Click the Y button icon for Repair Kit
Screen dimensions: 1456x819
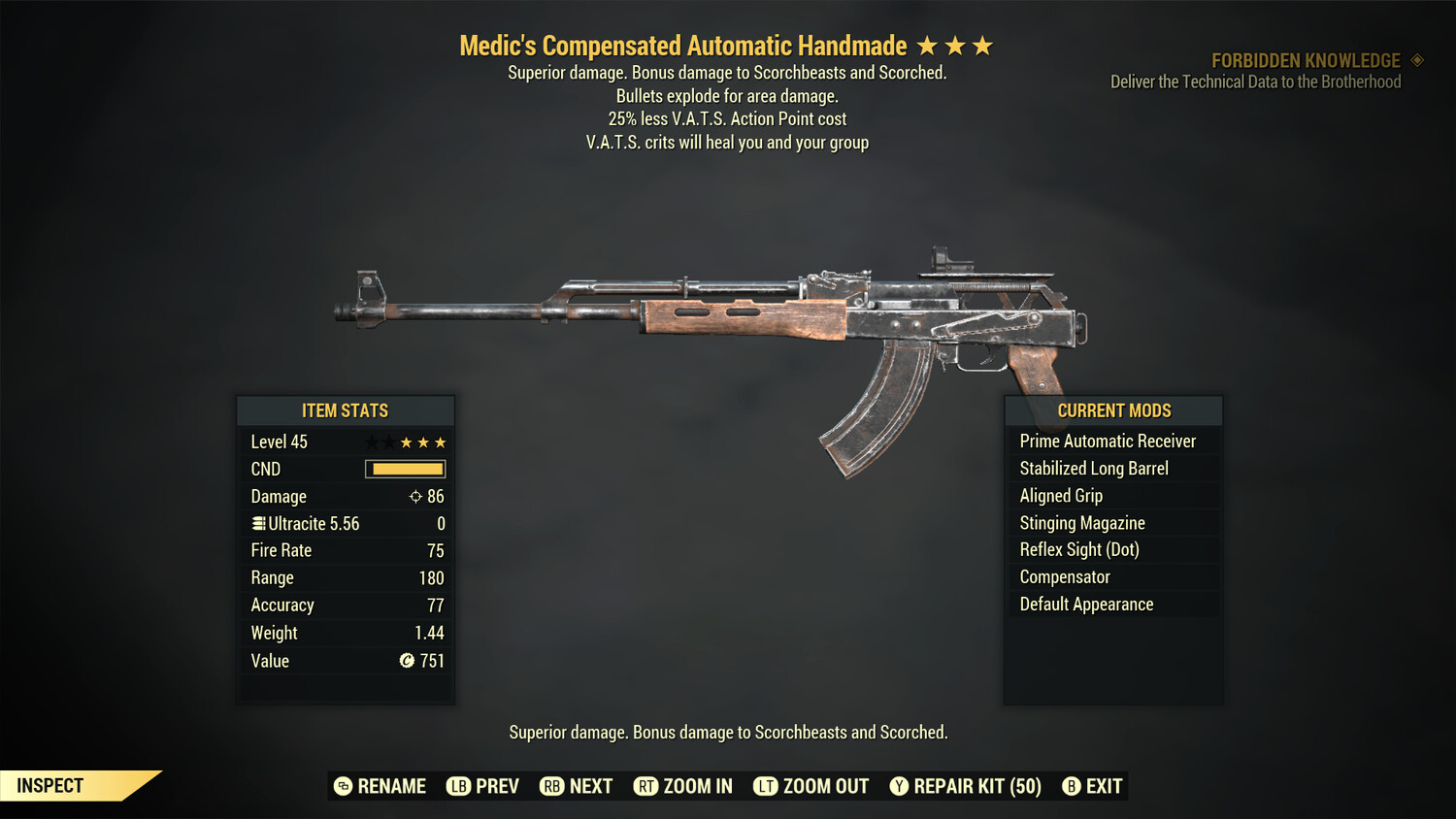pos(898,786)
